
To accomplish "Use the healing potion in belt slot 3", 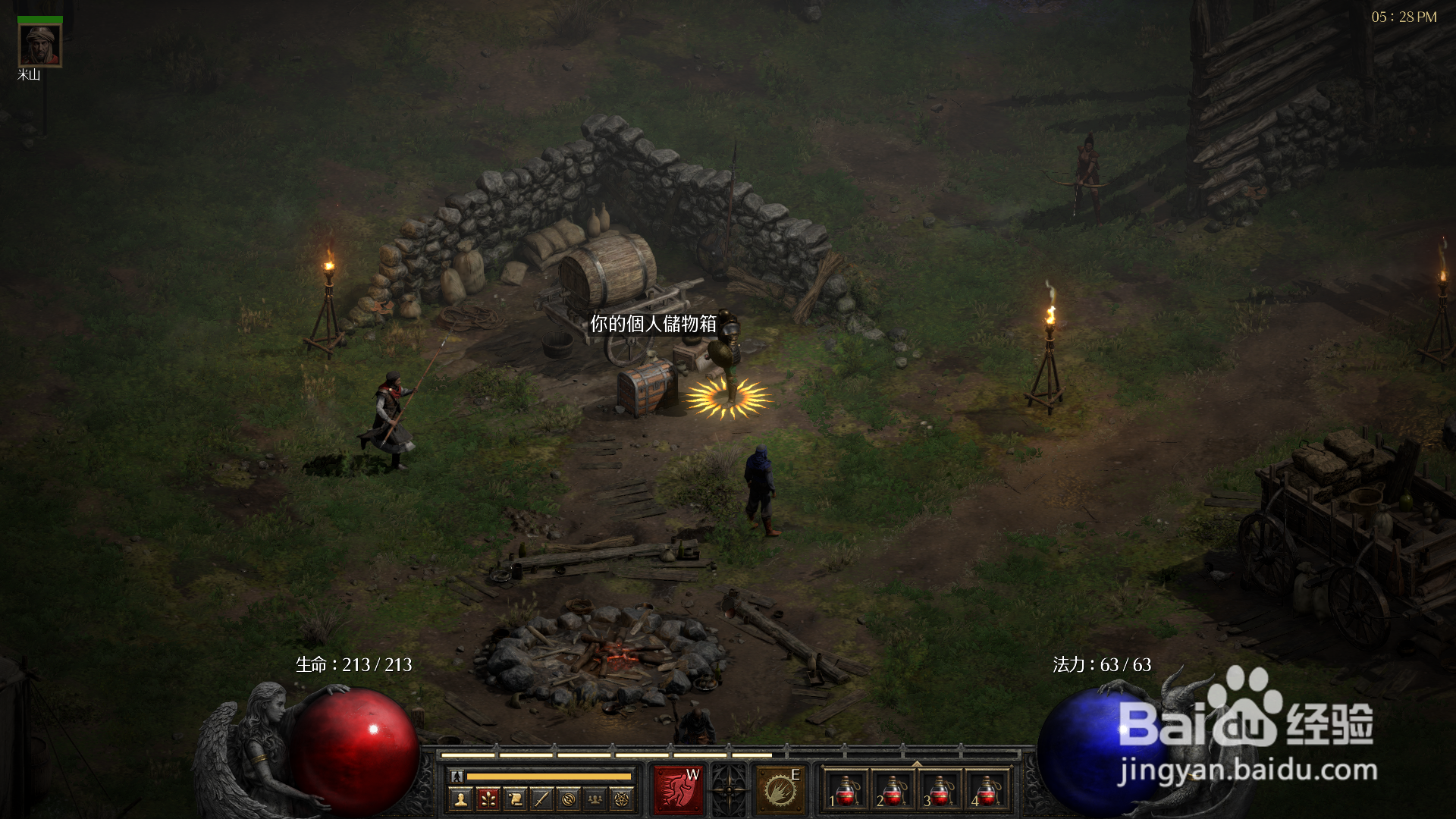I will pyautogui.click(x=940, y=790).
